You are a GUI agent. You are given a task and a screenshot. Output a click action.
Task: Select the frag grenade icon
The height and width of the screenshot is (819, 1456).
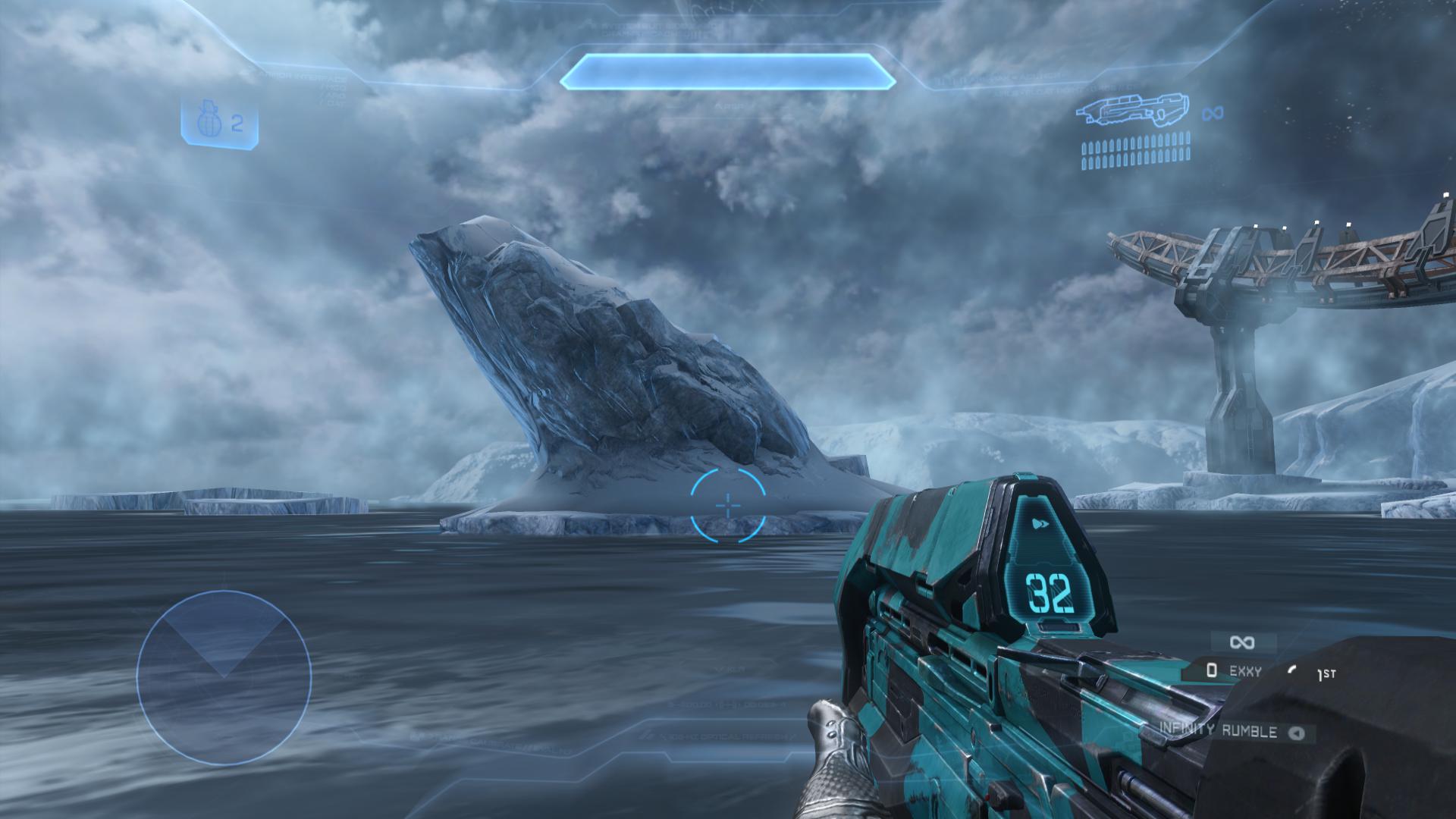point(206,124)
